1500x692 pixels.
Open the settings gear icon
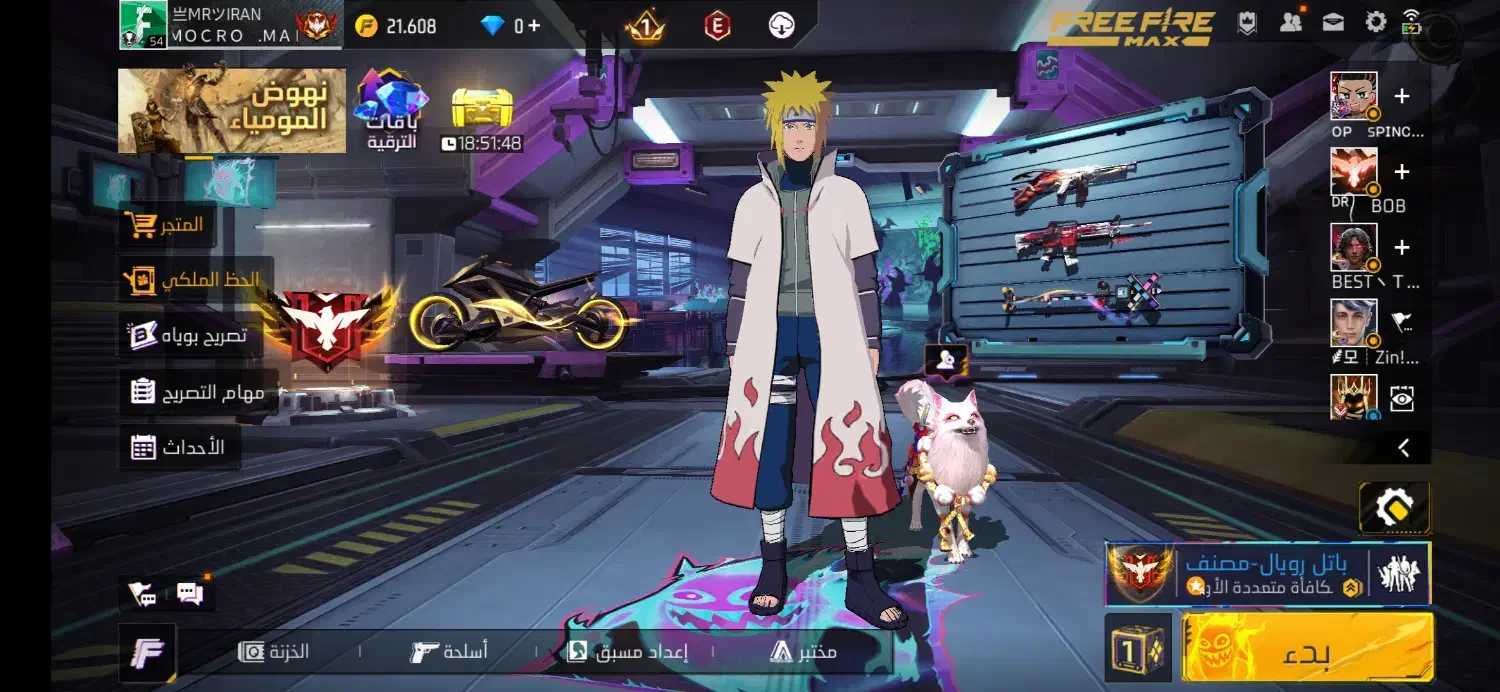pos(1376,22)
